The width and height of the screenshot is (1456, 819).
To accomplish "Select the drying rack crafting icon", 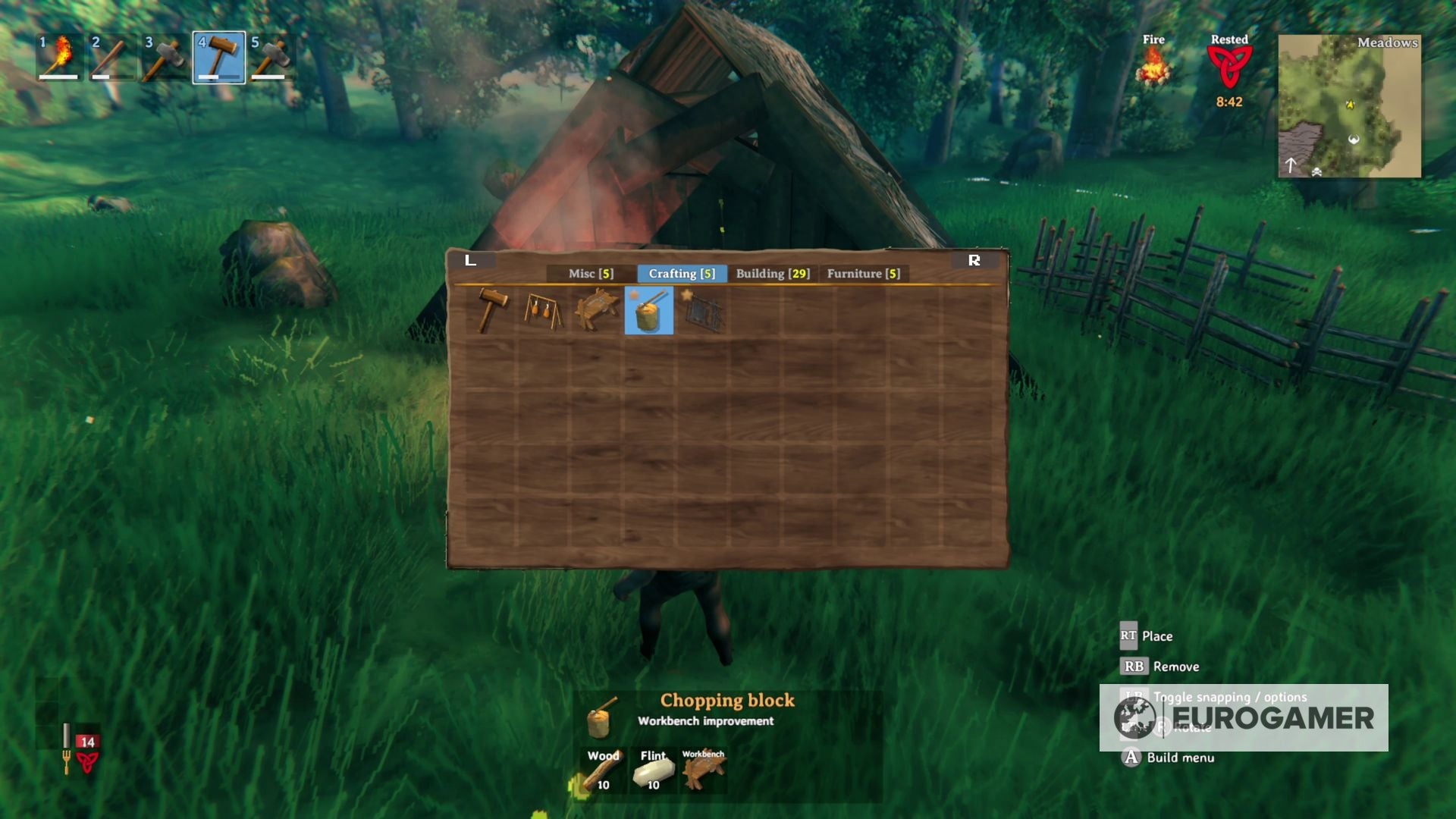I will 543,311.
